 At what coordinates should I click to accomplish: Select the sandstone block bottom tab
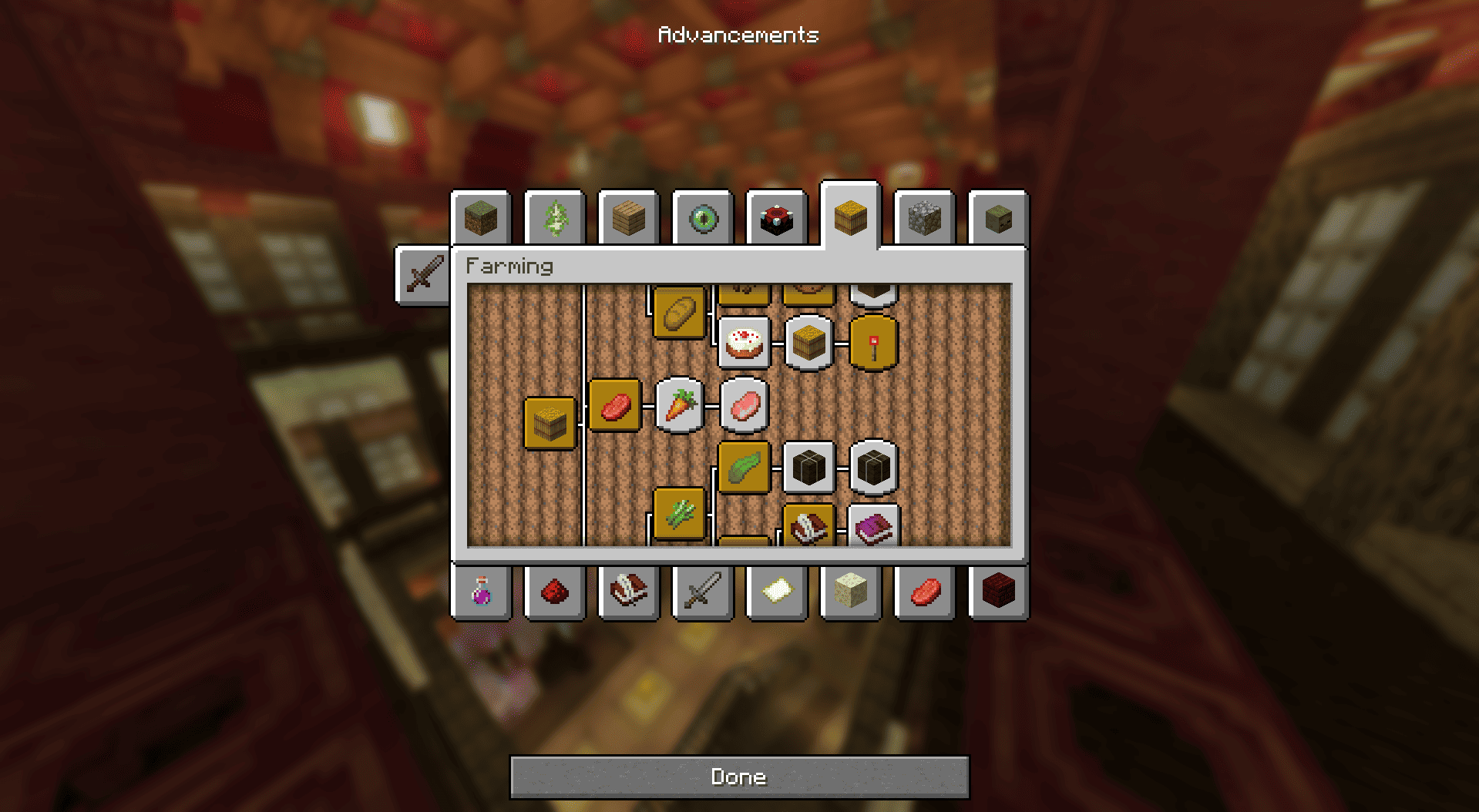(851, 592)
